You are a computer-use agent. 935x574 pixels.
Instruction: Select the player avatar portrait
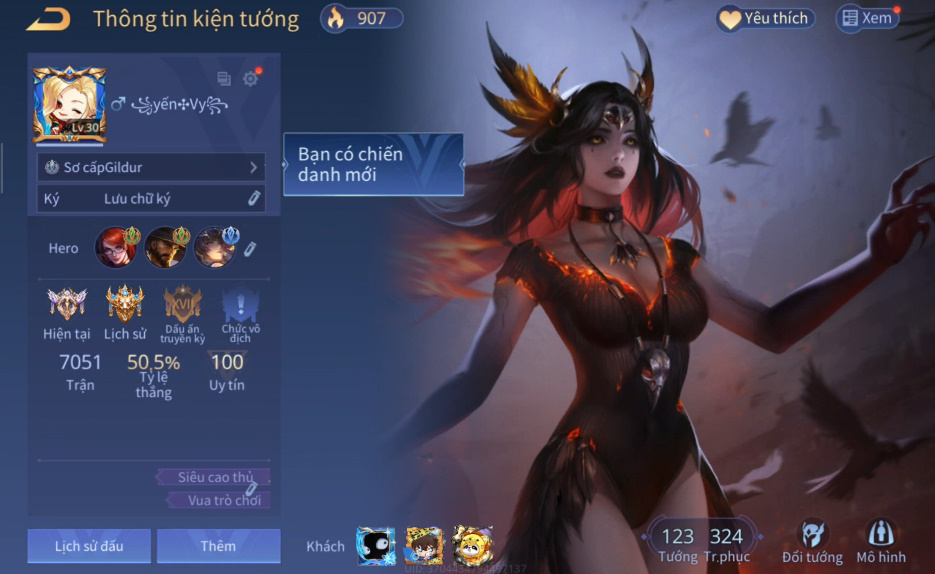click(x=68, y=105)
